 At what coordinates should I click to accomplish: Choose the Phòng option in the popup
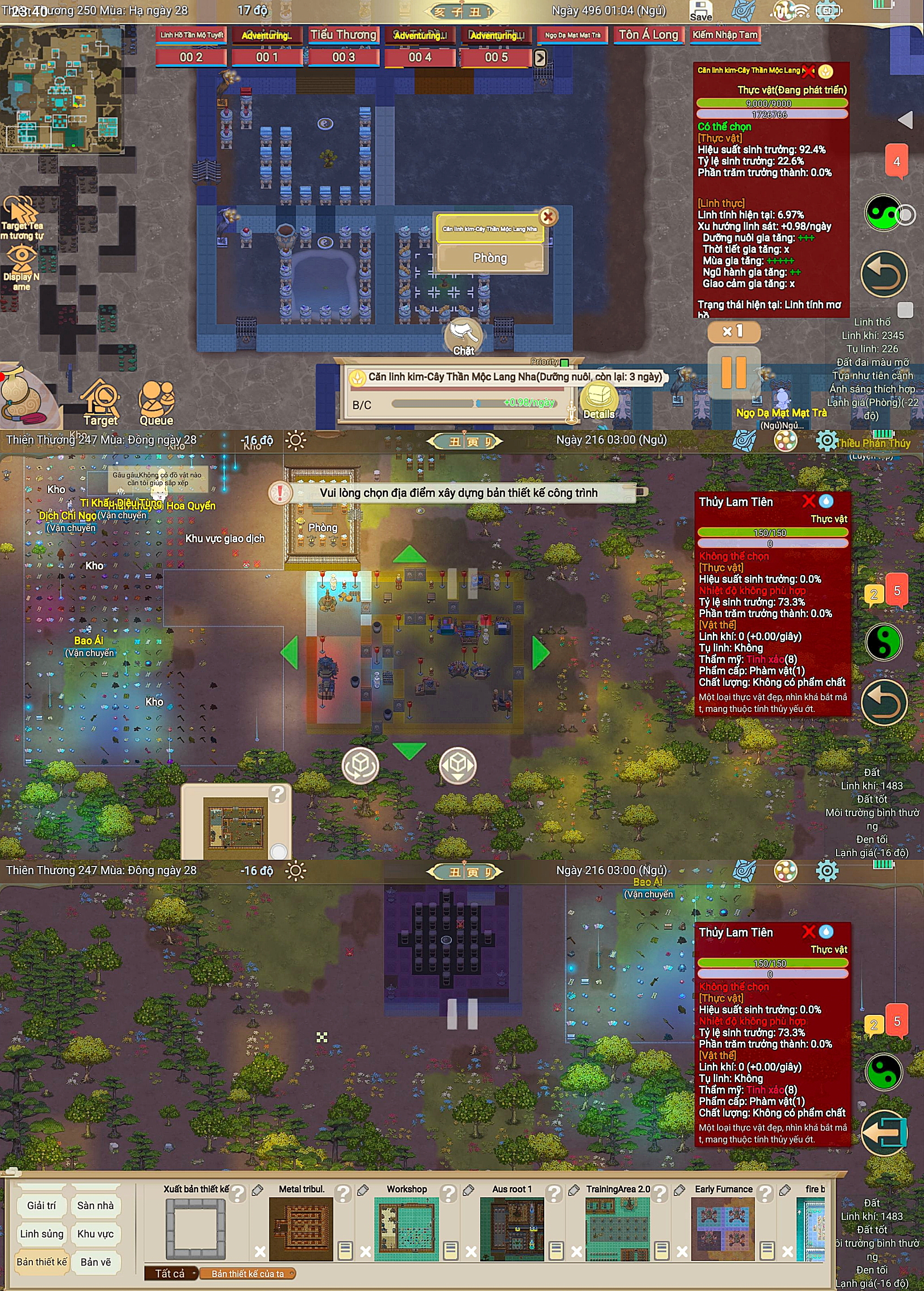click(490, 258)
